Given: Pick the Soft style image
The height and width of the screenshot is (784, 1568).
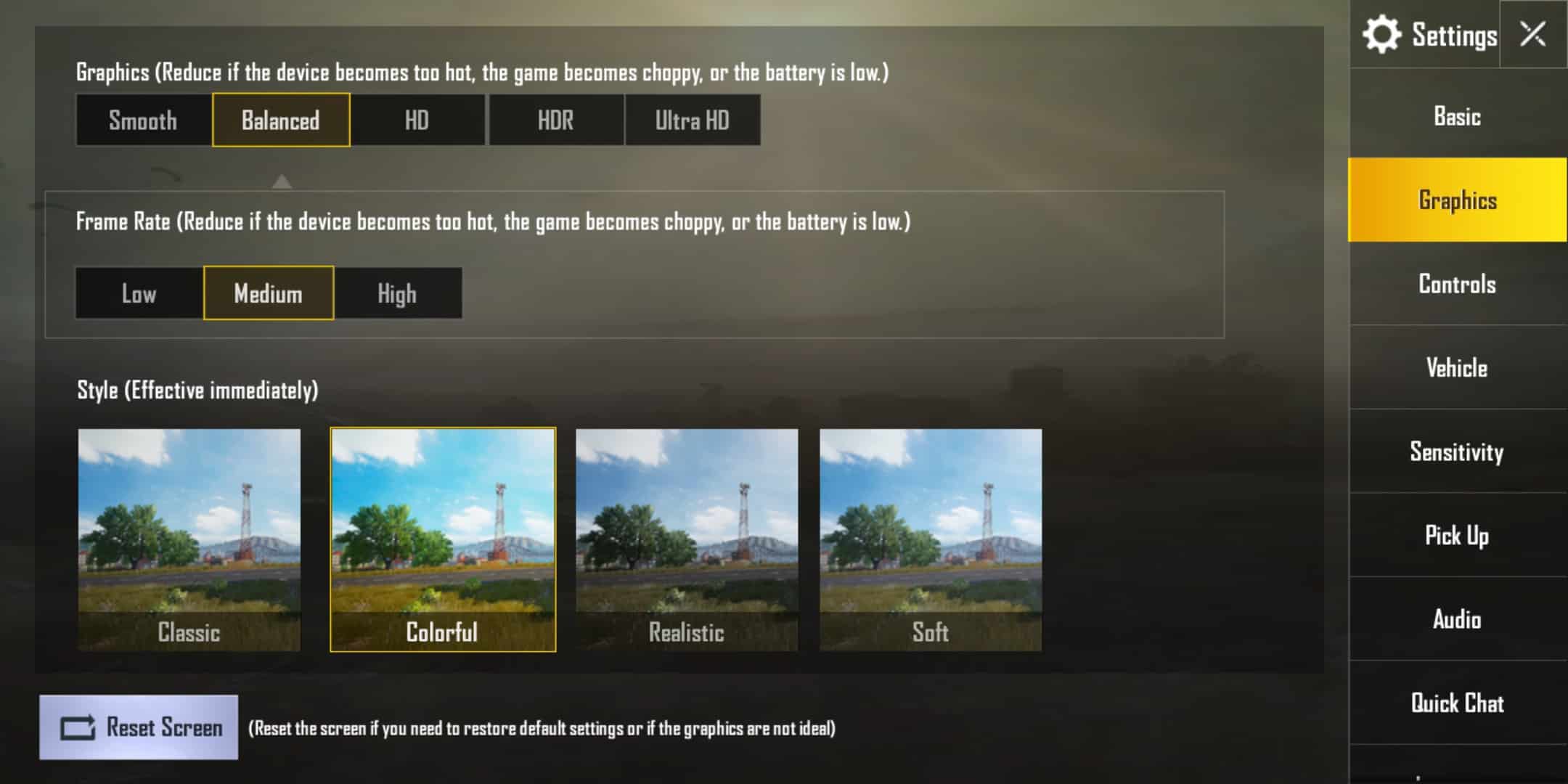Looking at the screenshot, I should pyautogui.click(x=931, y=537).
